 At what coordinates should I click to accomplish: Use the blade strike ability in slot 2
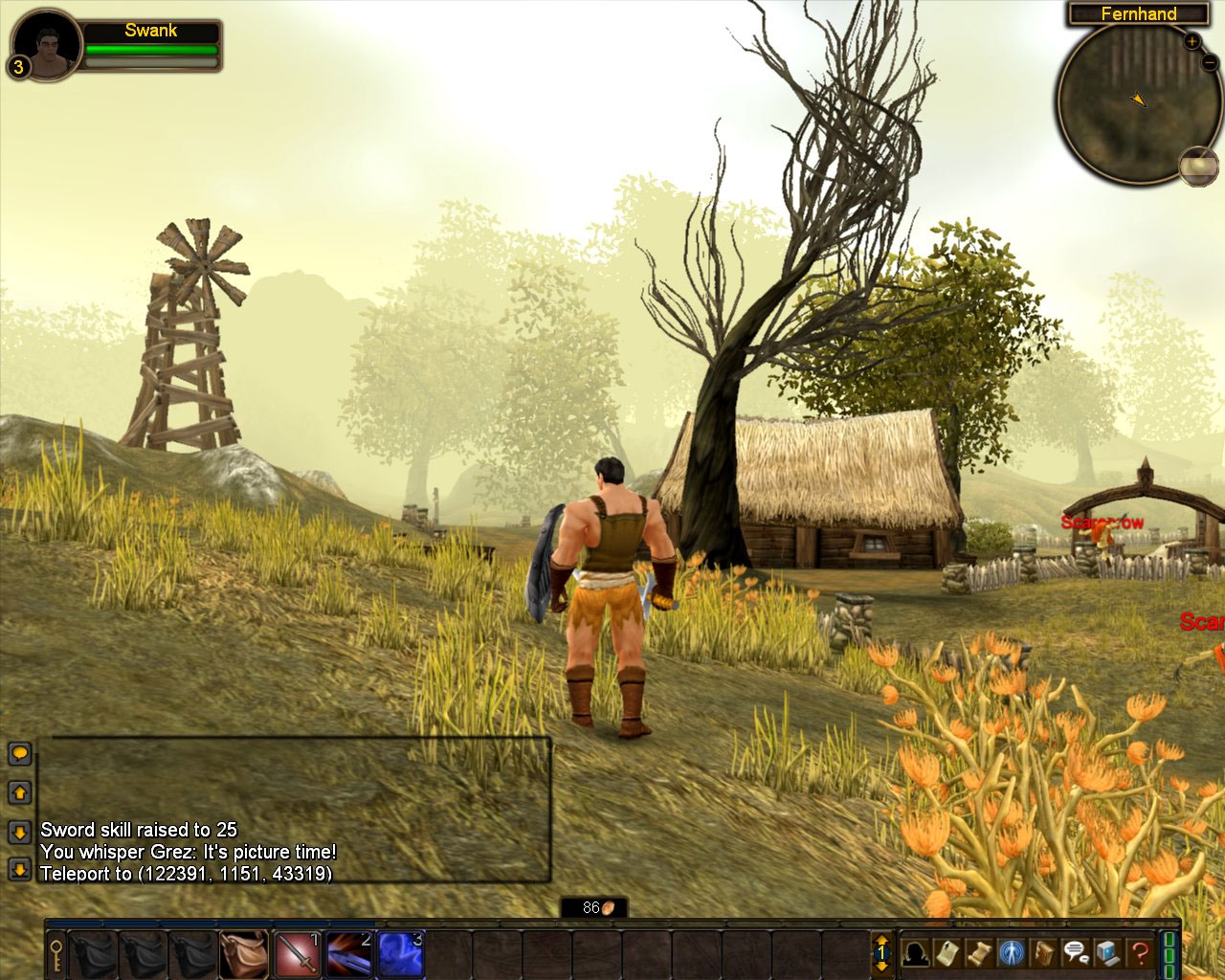tap(348, 953)
